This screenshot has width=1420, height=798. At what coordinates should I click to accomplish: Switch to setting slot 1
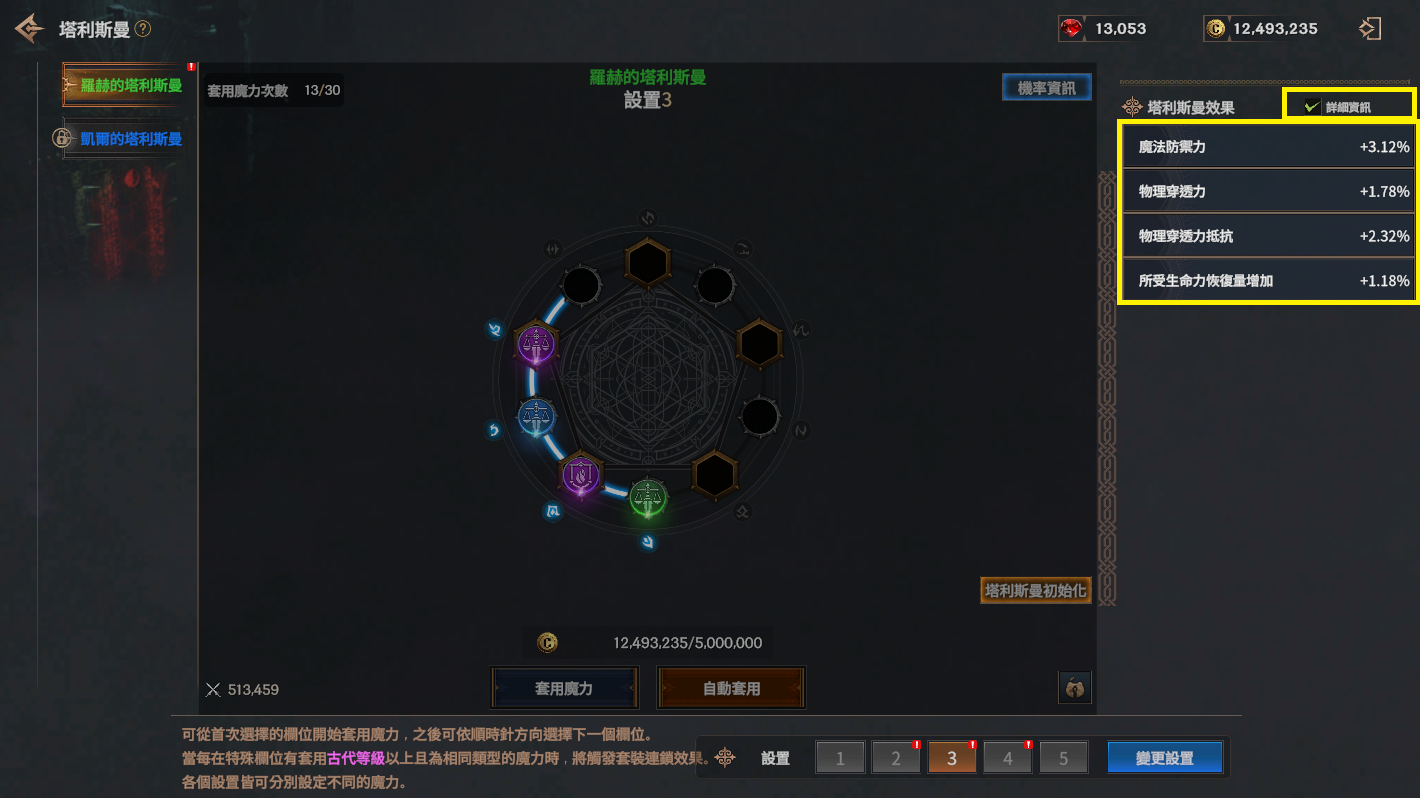pos(840,758)
